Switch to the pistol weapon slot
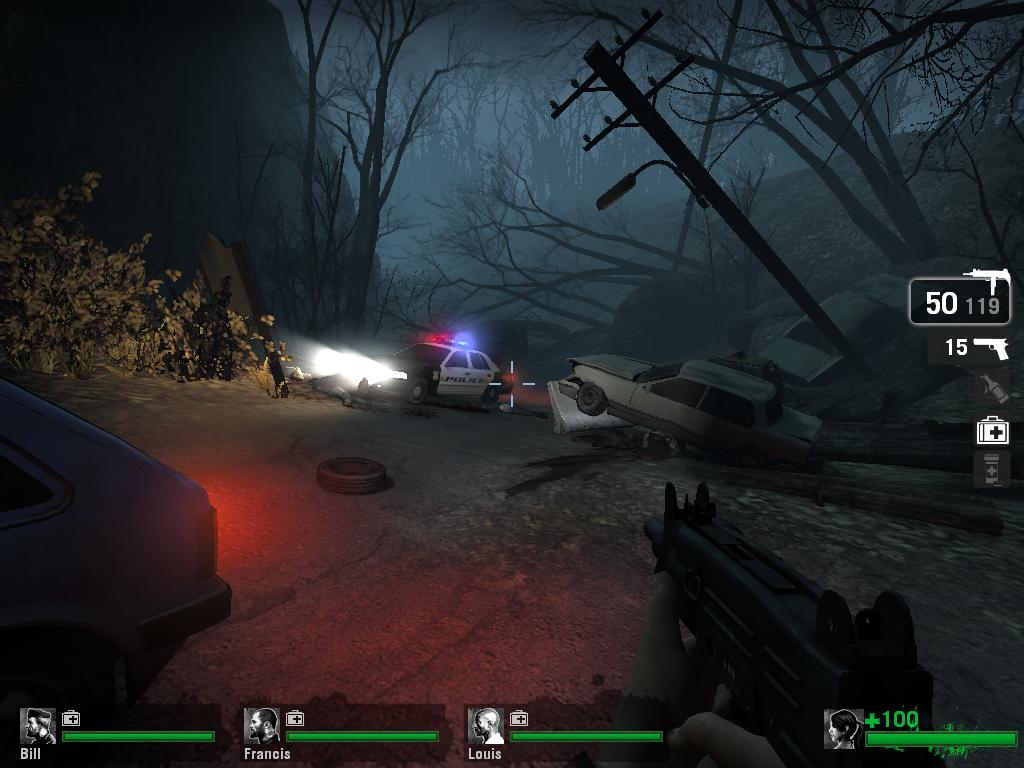Image resolution: width=1024 pixels, height=768 pixels. (x=969, y=348)
